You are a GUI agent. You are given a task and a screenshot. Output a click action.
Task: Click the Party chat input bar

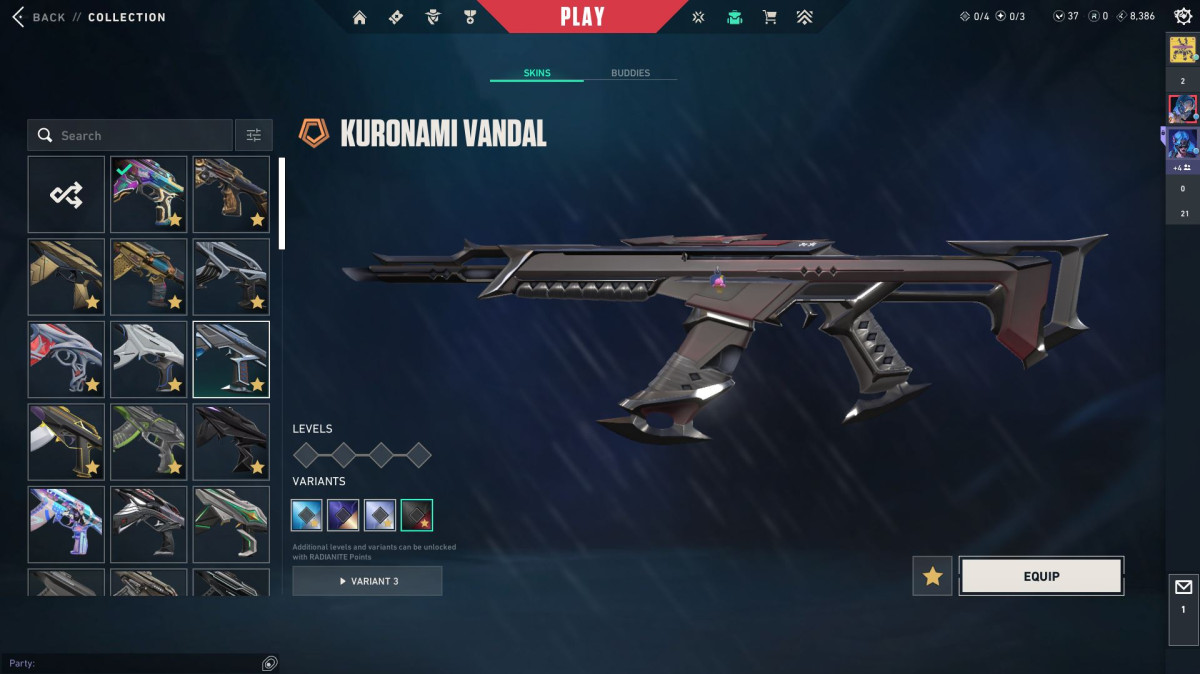coord(130,663)
